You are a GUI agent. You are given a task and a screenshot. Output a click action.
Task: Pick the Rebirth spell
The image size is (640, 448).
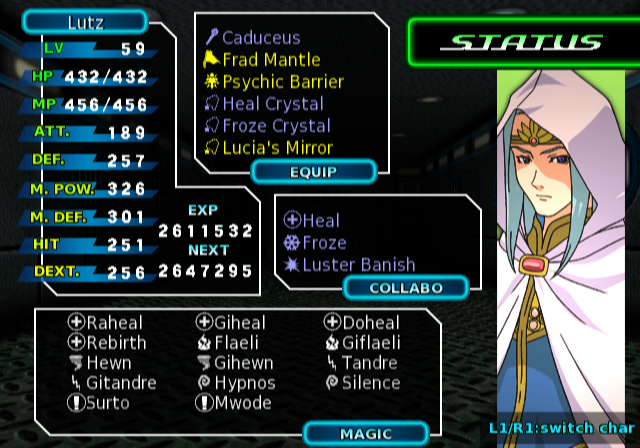click(113, 343)
